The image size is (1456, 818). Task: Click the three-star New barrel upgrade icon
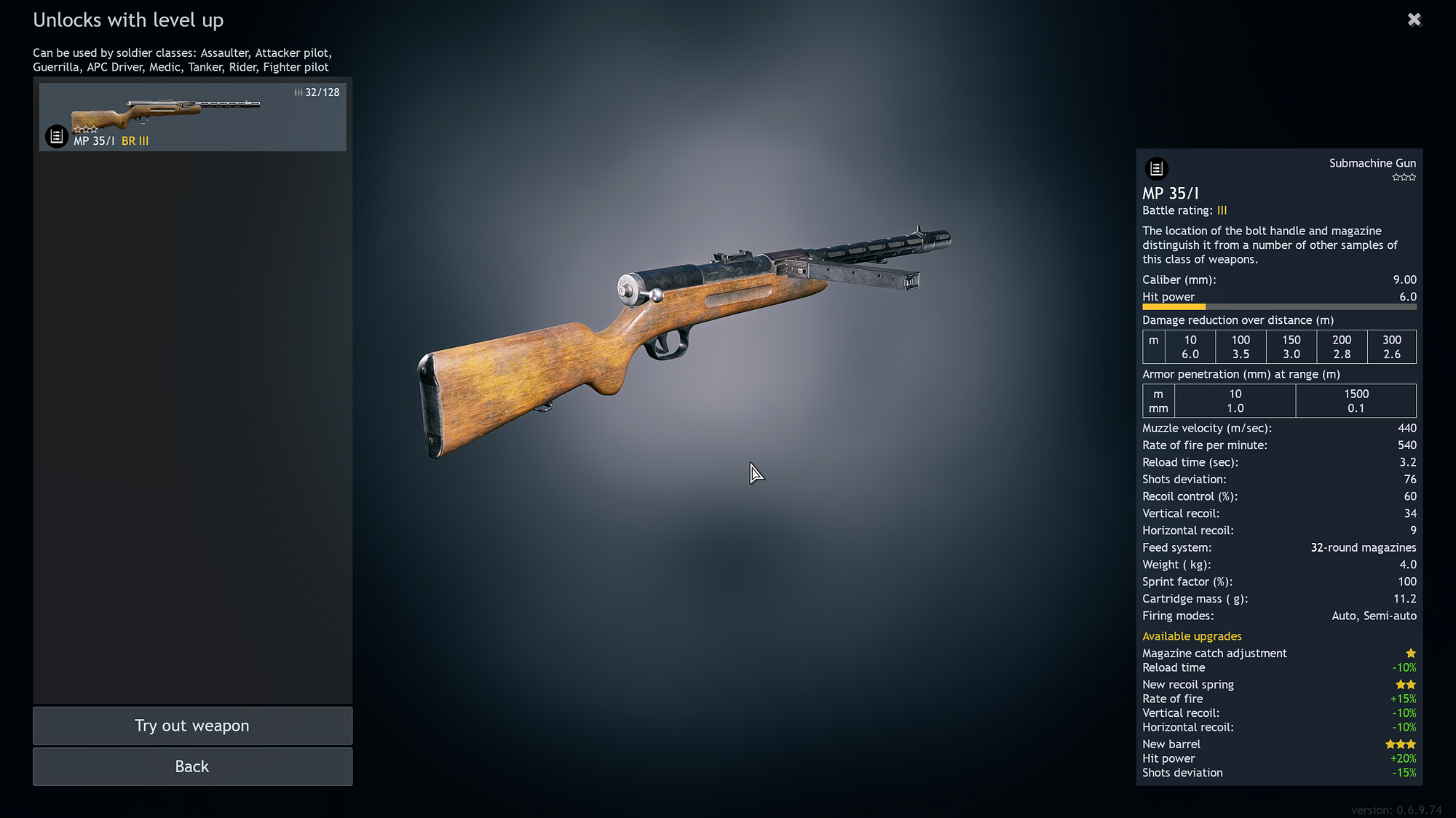tap(1400, 744)
